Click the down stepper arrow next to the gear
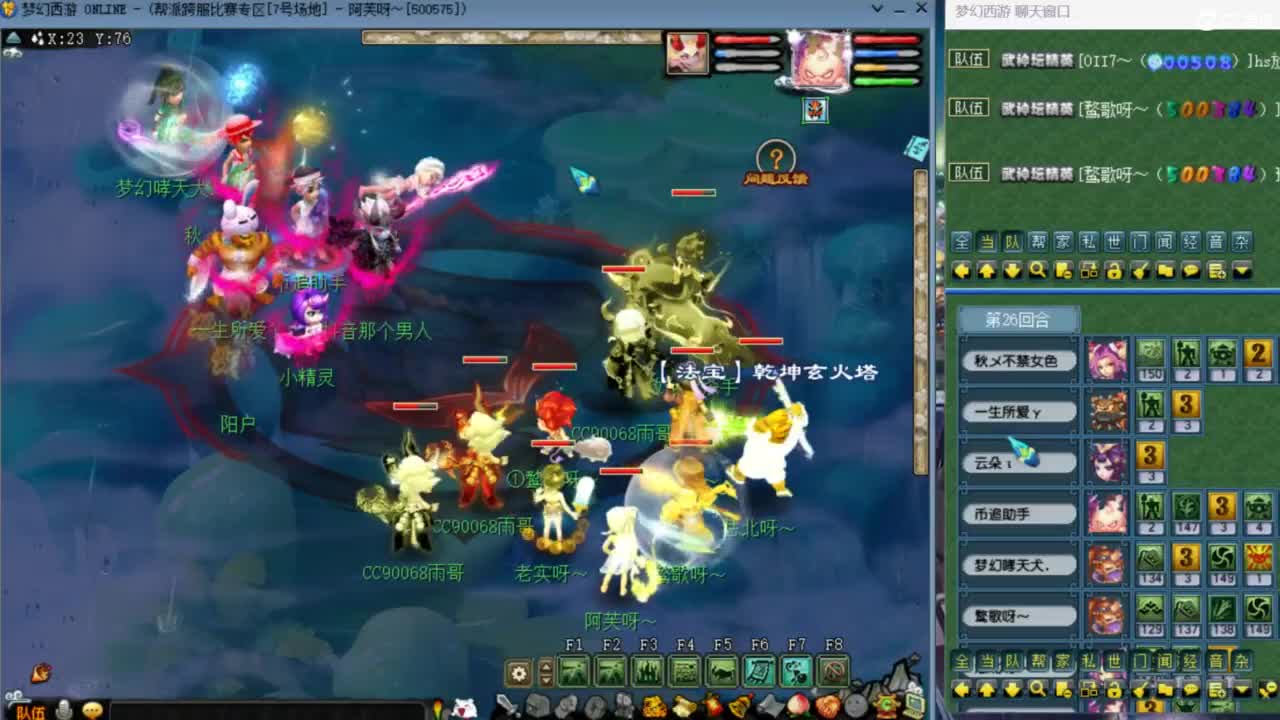Image resolution: width=1280 pixels, height=720 pixels. click(x=546, y=678)
